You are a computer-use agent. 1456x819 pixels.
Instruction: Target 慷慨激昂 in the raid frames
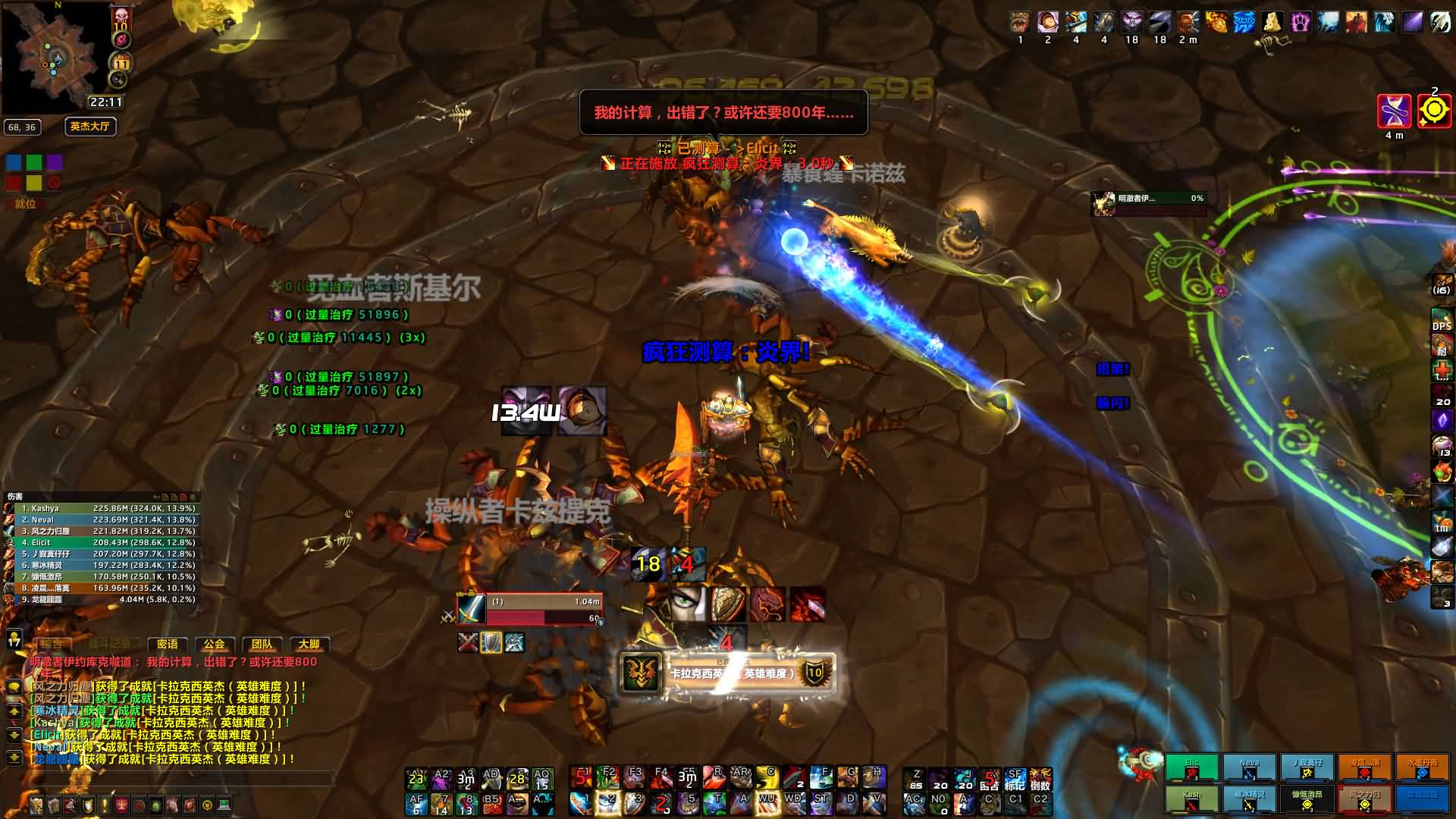[1307, 799]
